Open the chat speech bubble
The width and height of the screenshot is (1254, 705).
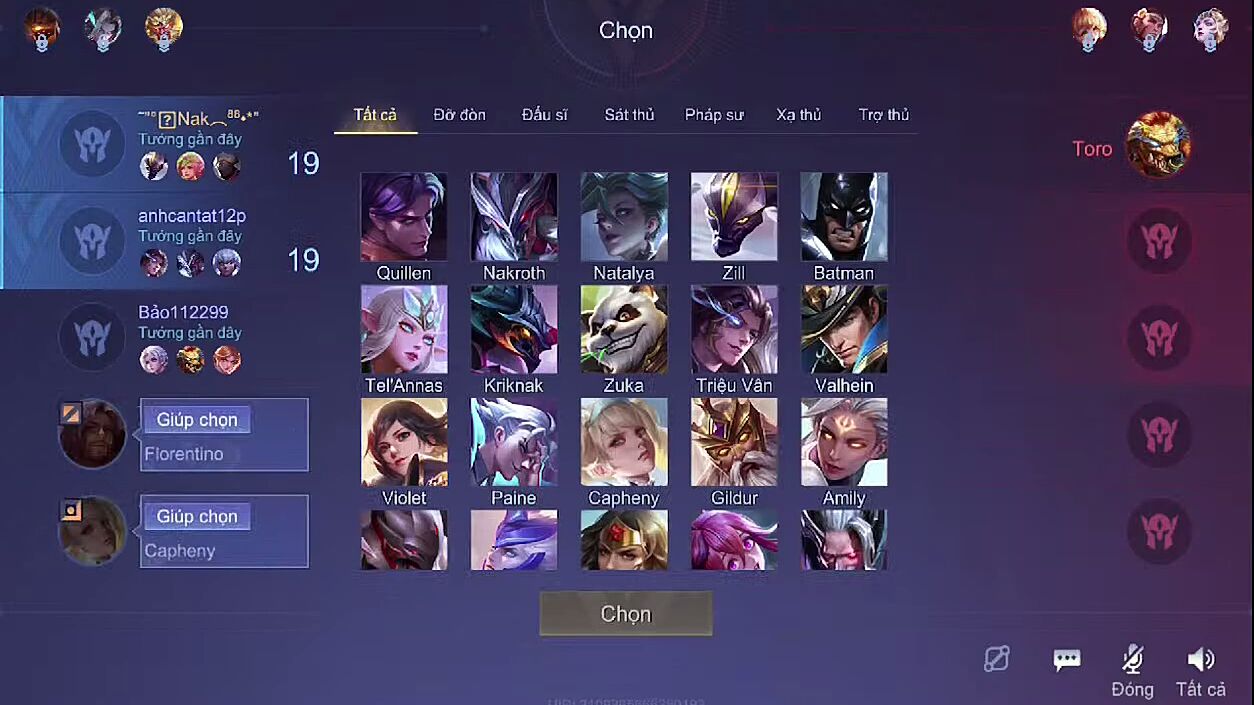pos(1067,659)
